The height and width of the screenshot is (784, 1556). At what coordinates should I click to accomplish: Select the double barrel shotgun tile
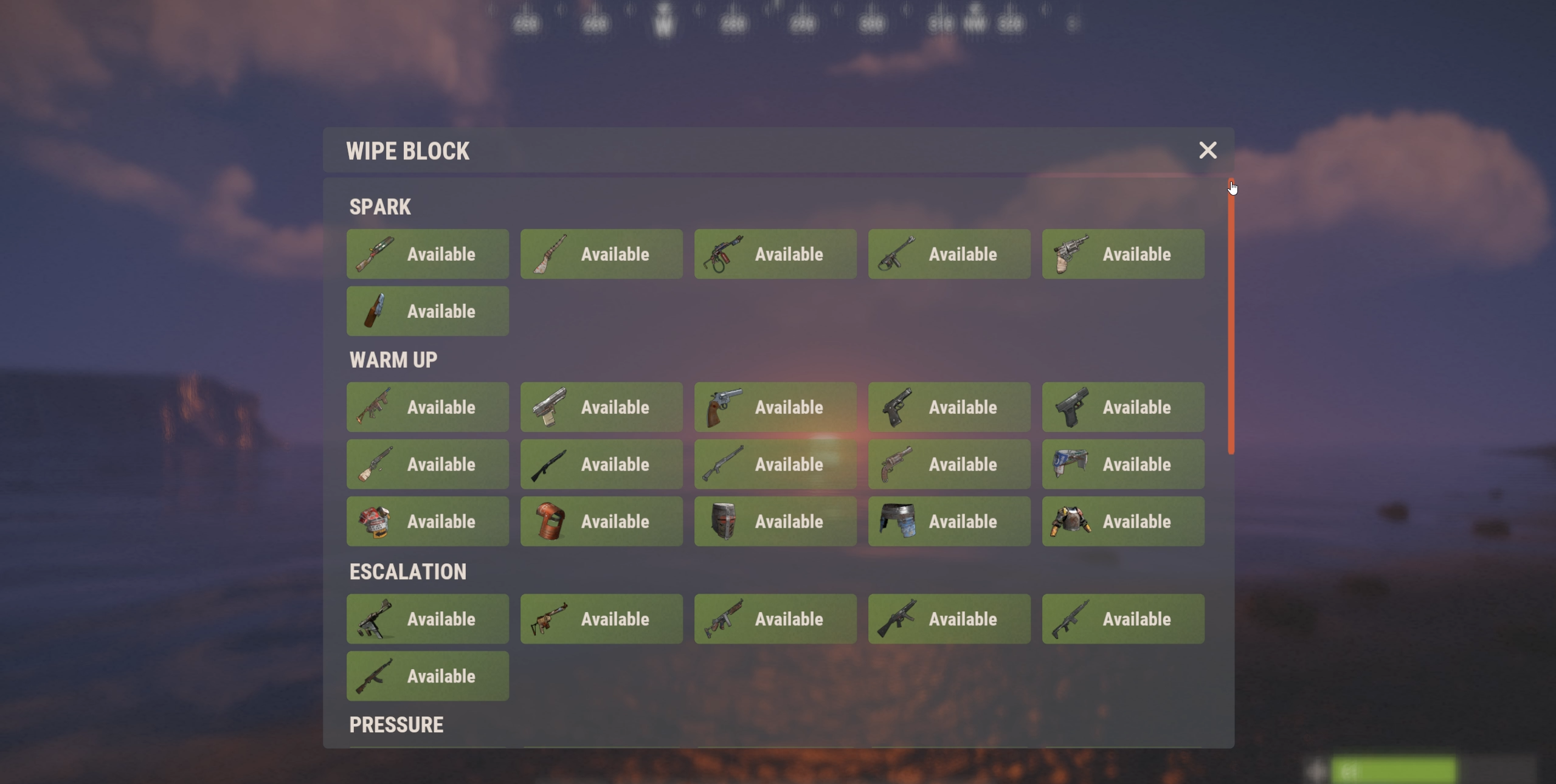[427, 464]
